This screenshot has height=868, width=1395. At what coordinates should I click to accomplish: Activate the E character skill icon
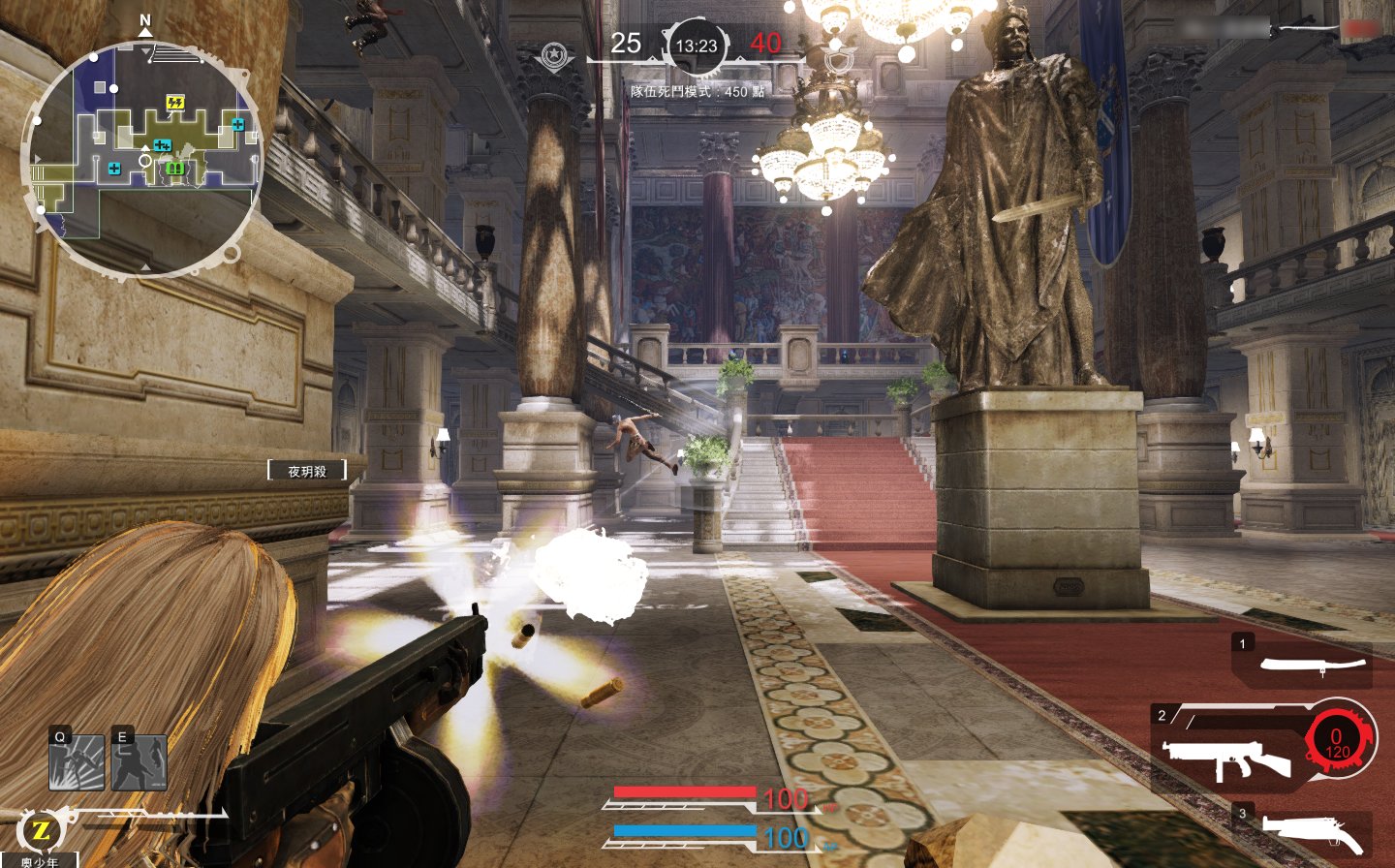139,762
